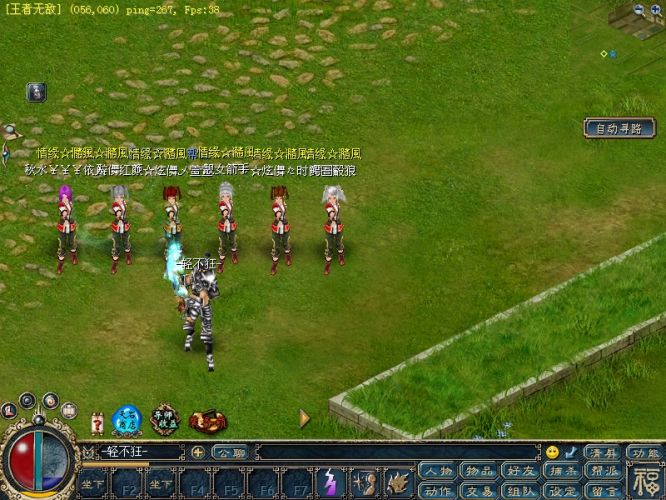
Task: Open the 动作 actions menu
Action: point(437,490)
